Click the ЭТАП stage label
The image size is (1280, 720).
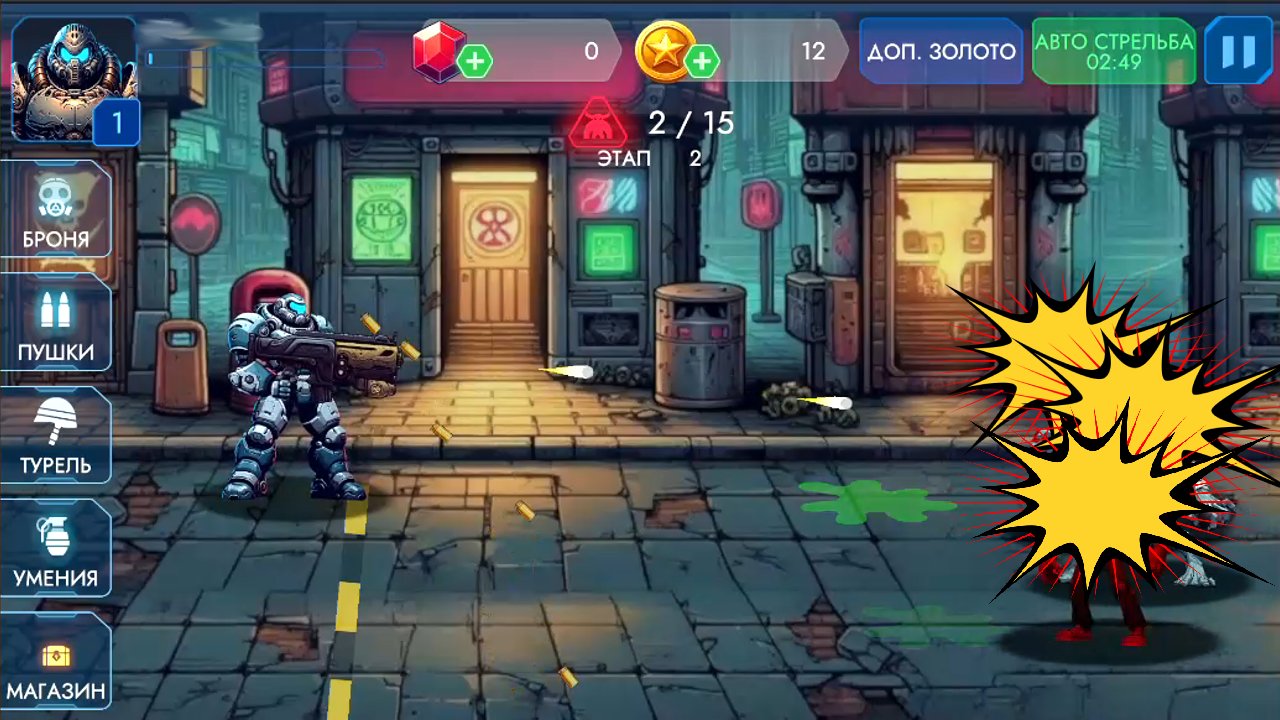pos(625,158)
